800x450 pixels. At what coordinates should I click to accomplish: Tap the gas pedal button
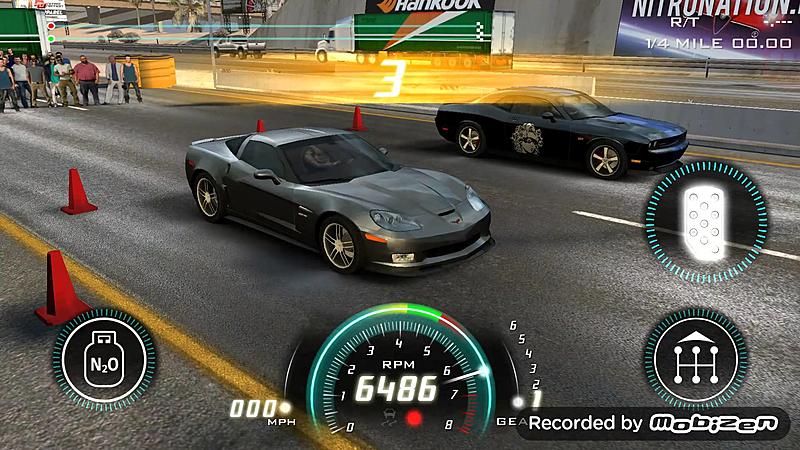[x=705, y=216]
